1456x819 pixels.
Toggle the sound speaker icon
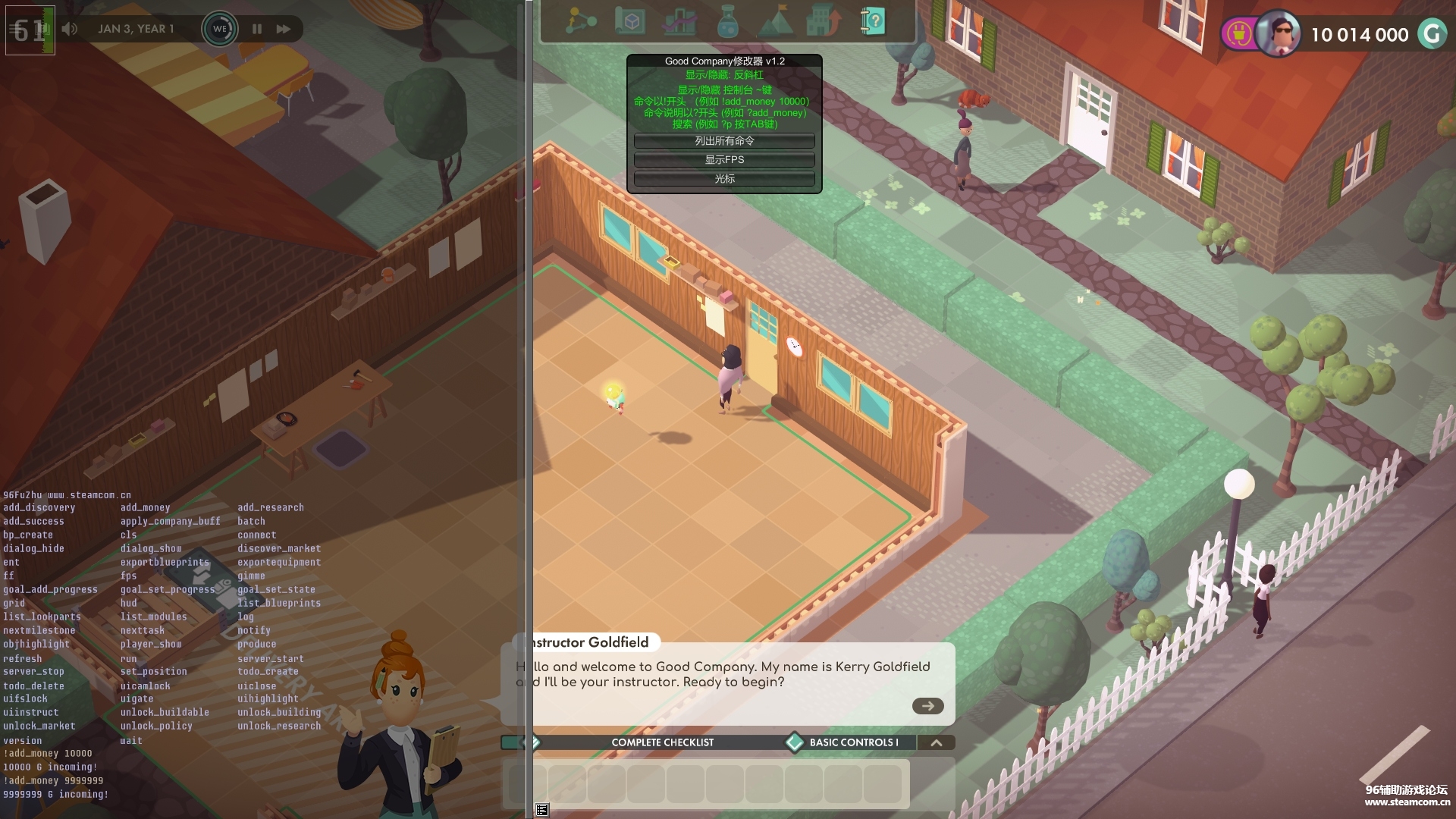click(70, 29)
